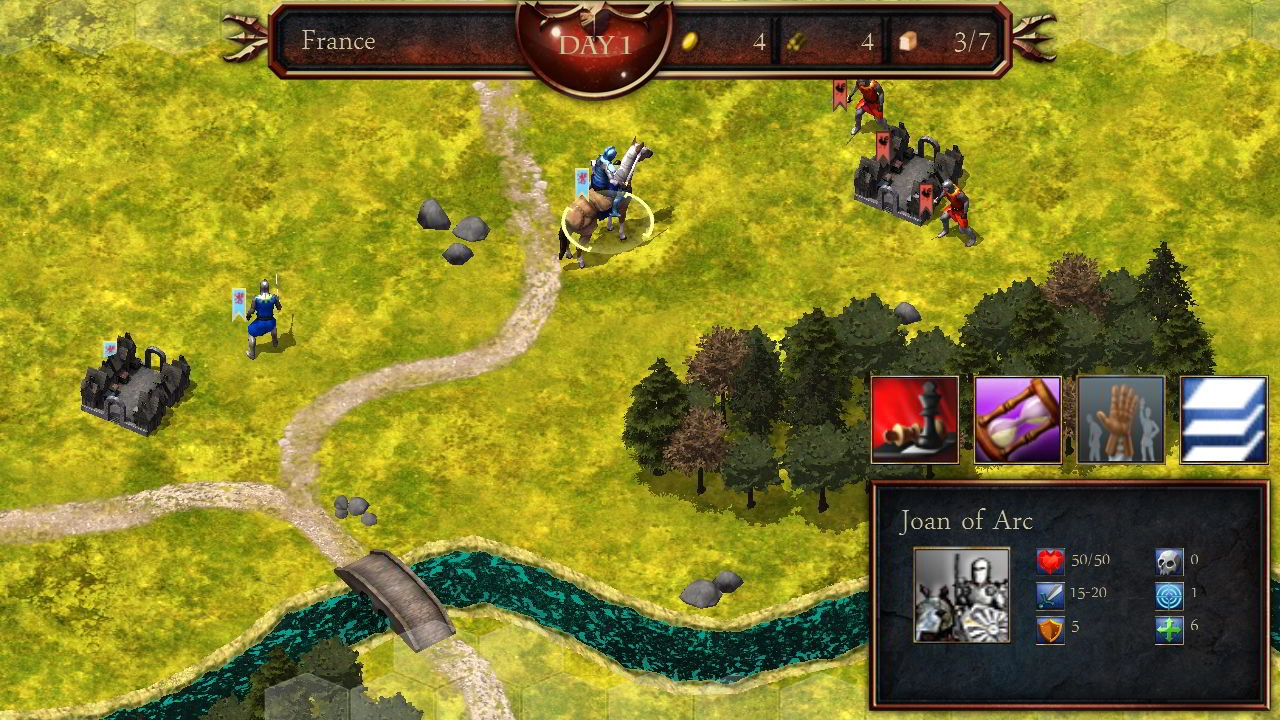Select the blue French foot soldier

click(x=264, y=318)
